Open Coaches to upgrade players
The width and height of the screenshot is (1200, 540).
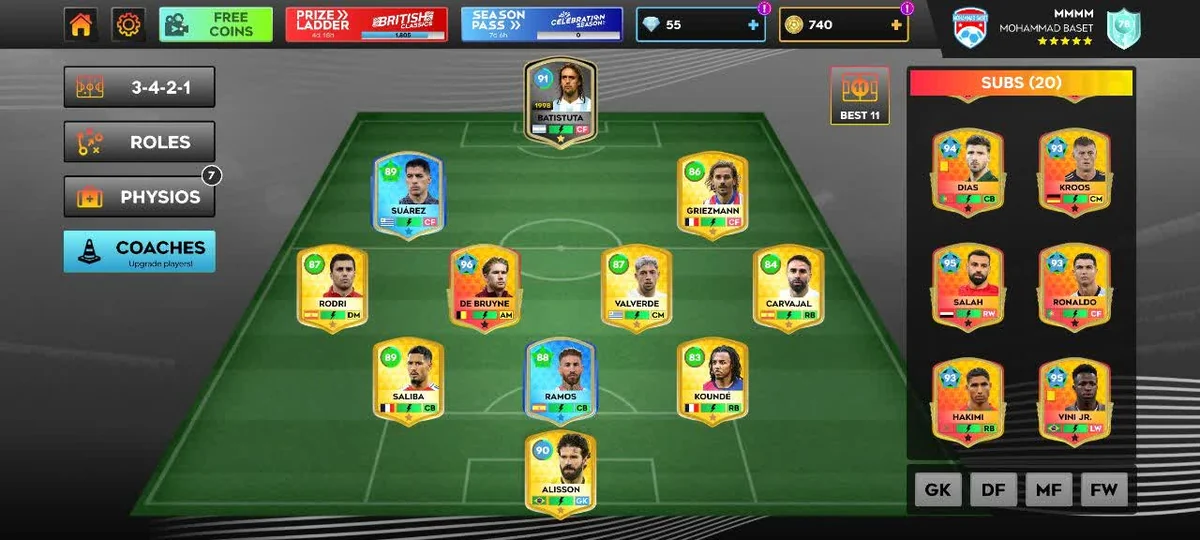pos(139,252)
